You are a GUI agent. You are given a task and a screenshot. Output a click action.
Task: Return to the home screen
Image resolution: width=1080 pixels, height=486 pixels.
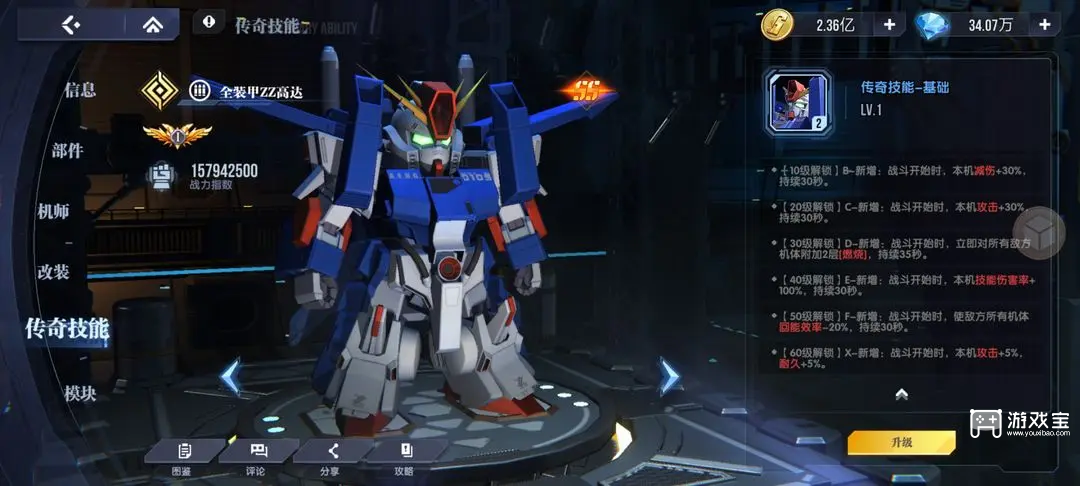coord(152,24)
